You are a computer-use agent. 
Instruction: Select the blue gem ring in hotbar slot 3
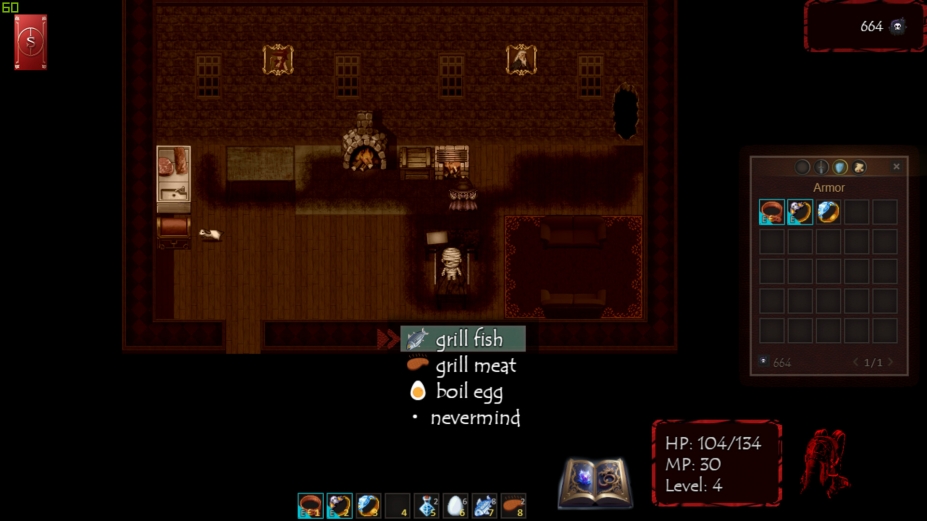pyautogui.click(x=368, y=506)
